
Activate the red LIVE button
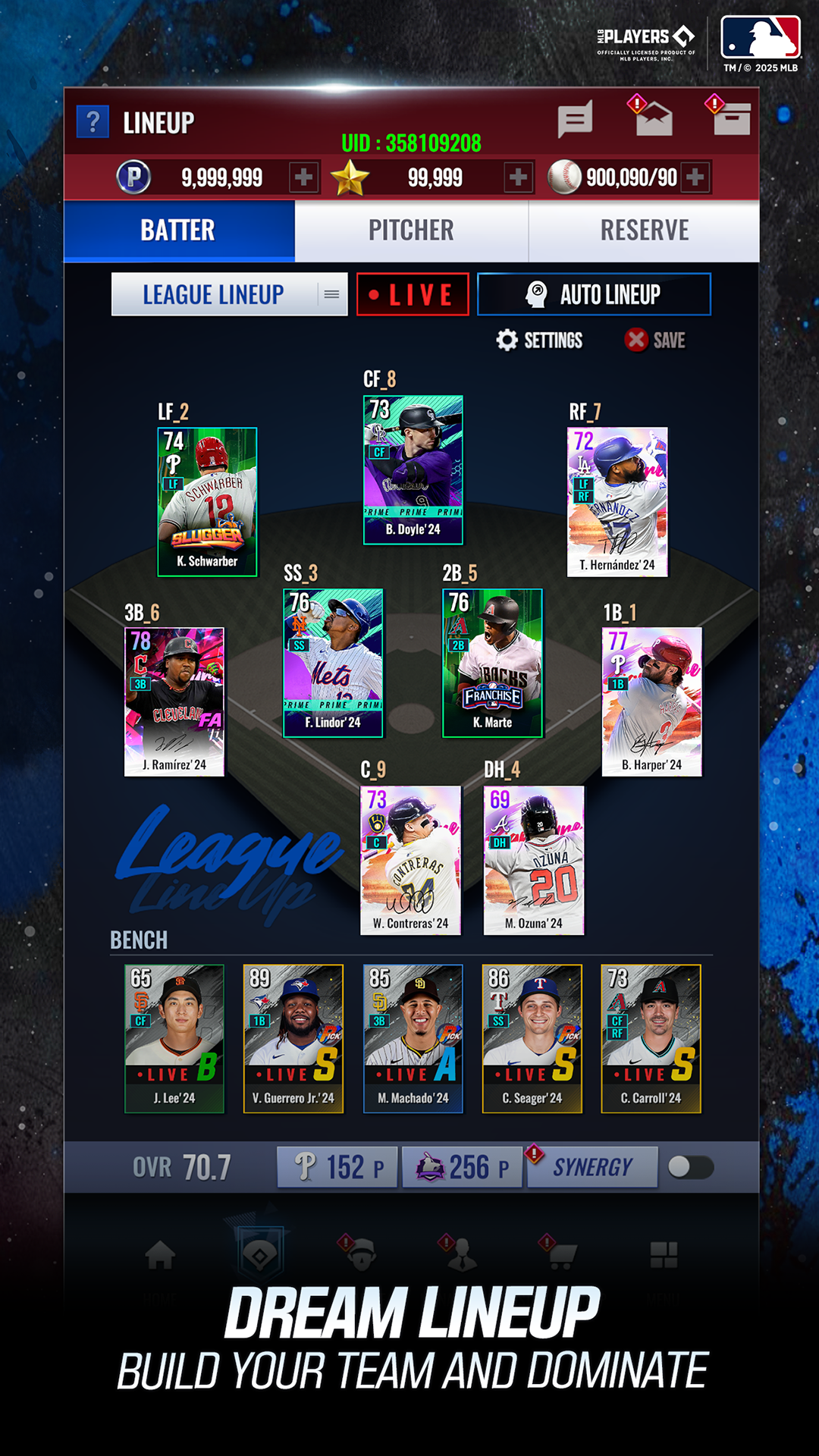click(413, 294)
